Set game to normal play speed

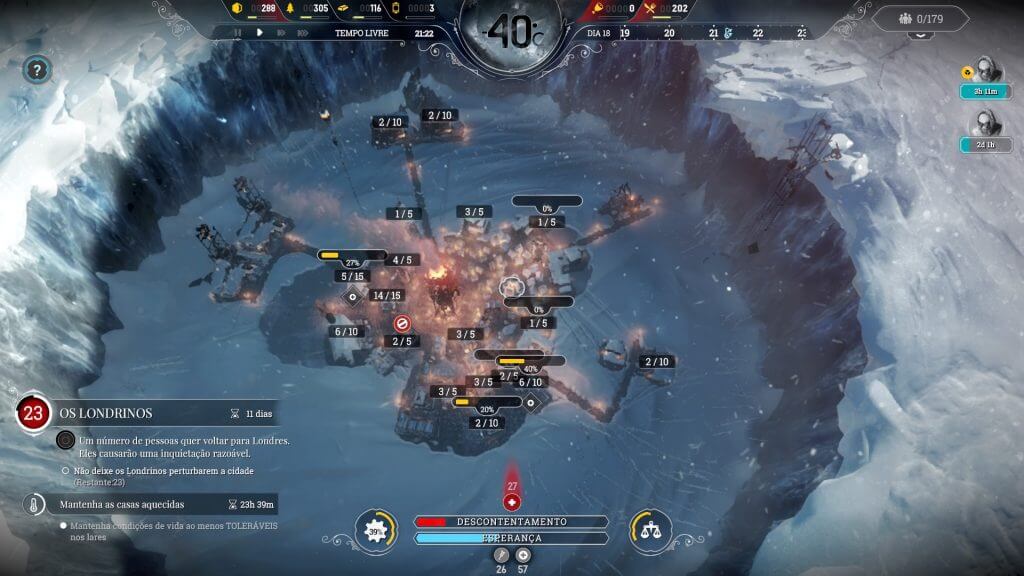pos(259,33)
